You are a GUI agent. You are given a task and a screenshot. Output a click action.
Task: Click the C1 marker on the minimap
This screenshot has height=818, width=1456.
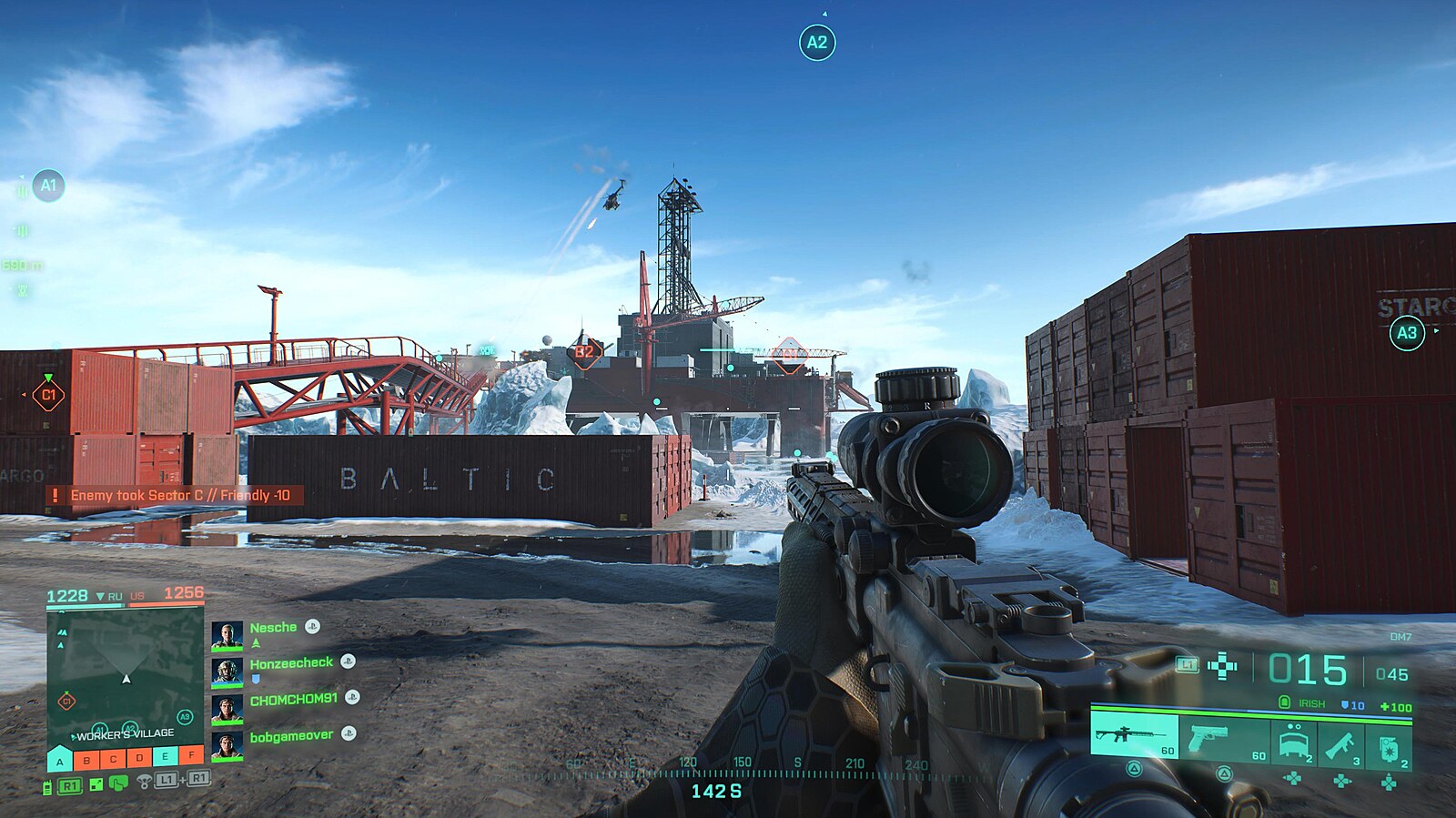(66, 701)
